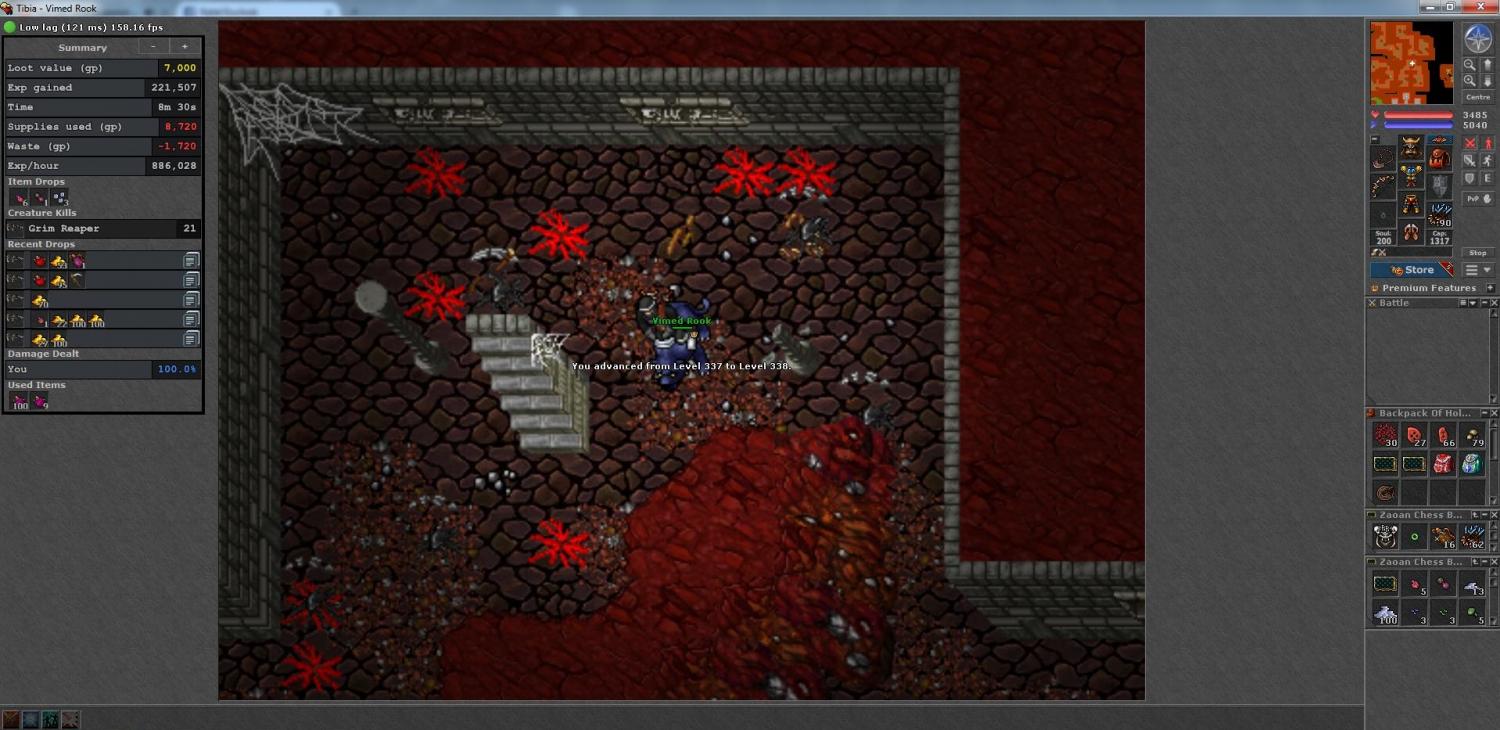Select the stack of 66 red items
This screenshot has height=730, width=1500.
coord(1443,436)
